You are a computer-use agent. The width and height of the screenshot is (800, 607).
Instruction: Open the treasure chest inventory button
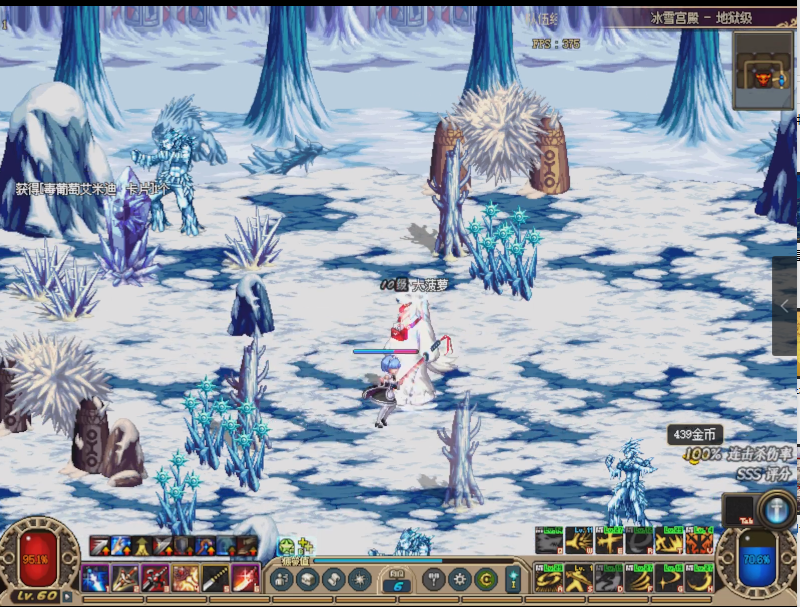(307, 578)
